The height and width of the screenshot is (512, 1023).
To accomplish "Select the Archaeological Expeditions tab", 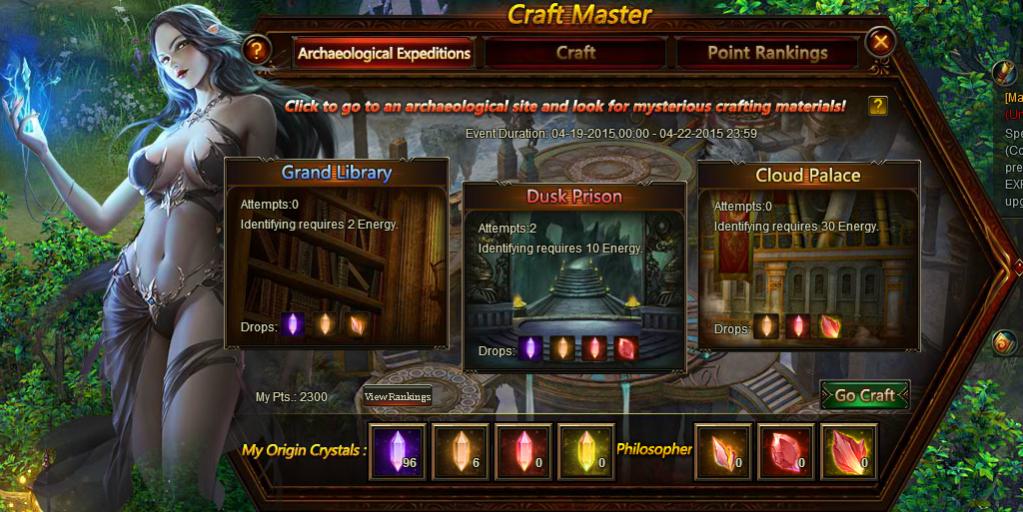I will pyautogui.click(x=383, y=53).
